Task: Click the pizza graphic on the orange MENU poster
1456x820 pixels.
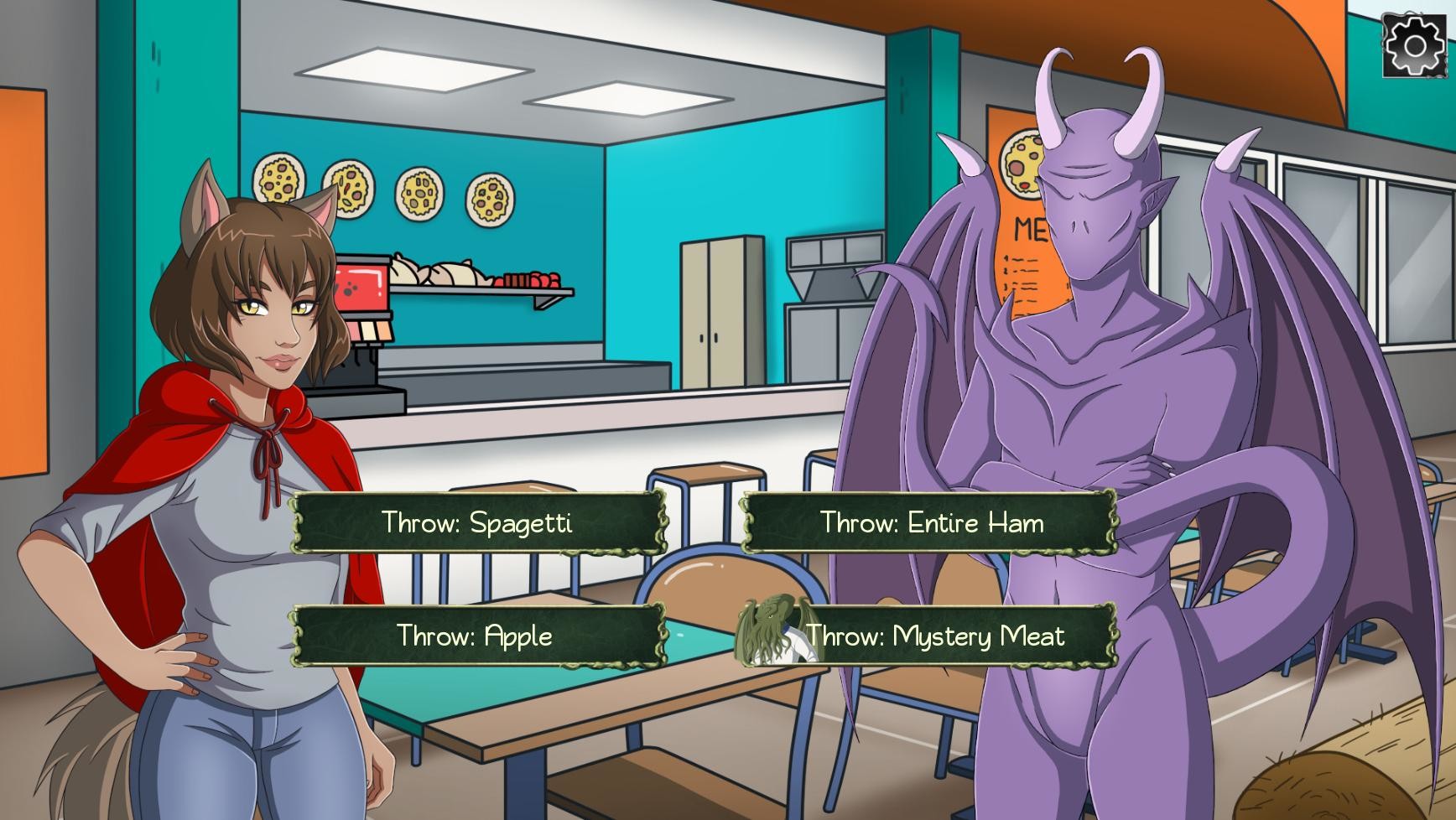Action: point(1022,164)
